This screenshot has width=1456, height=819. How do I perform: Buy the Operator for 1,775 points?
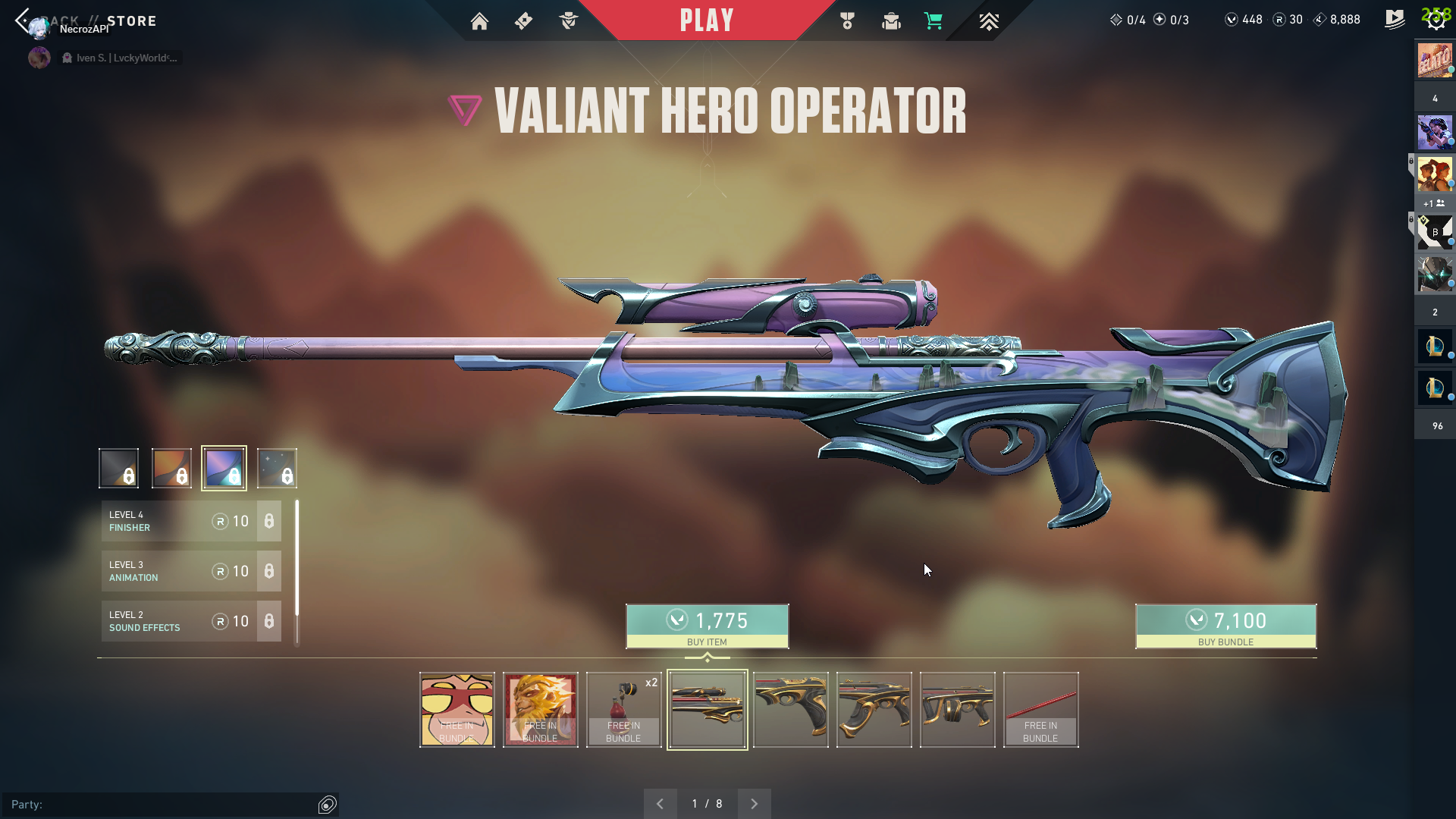707,626
